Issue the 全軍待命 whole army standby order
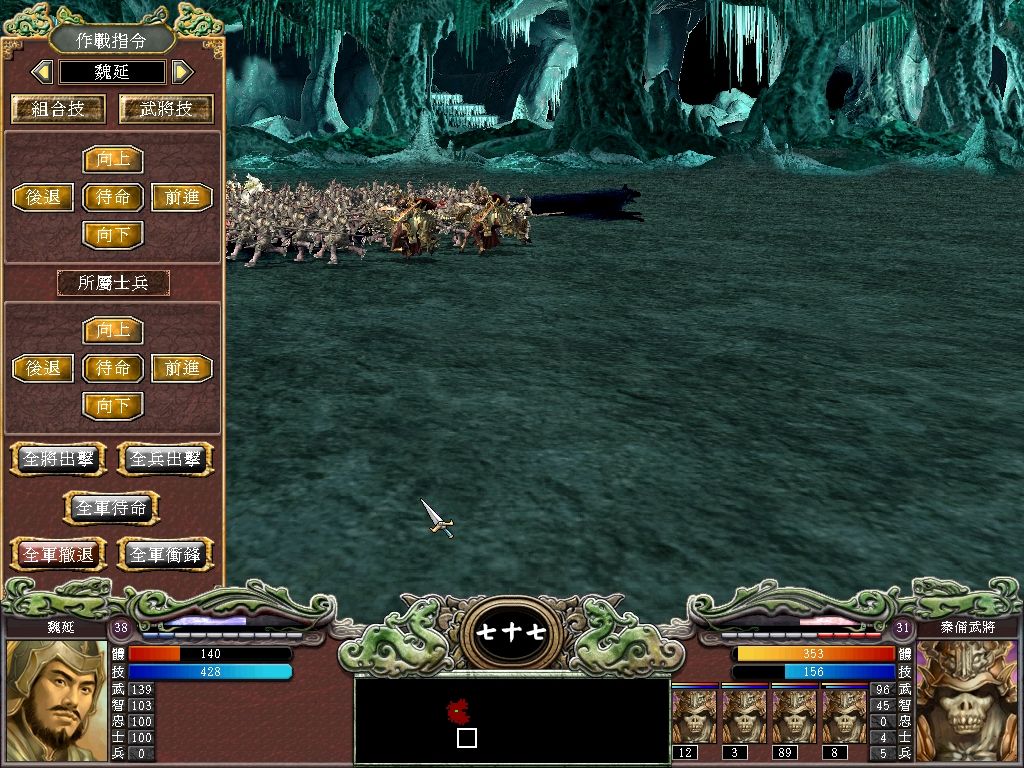Screen dimensions: 1024x768 [x=112, y=507]
